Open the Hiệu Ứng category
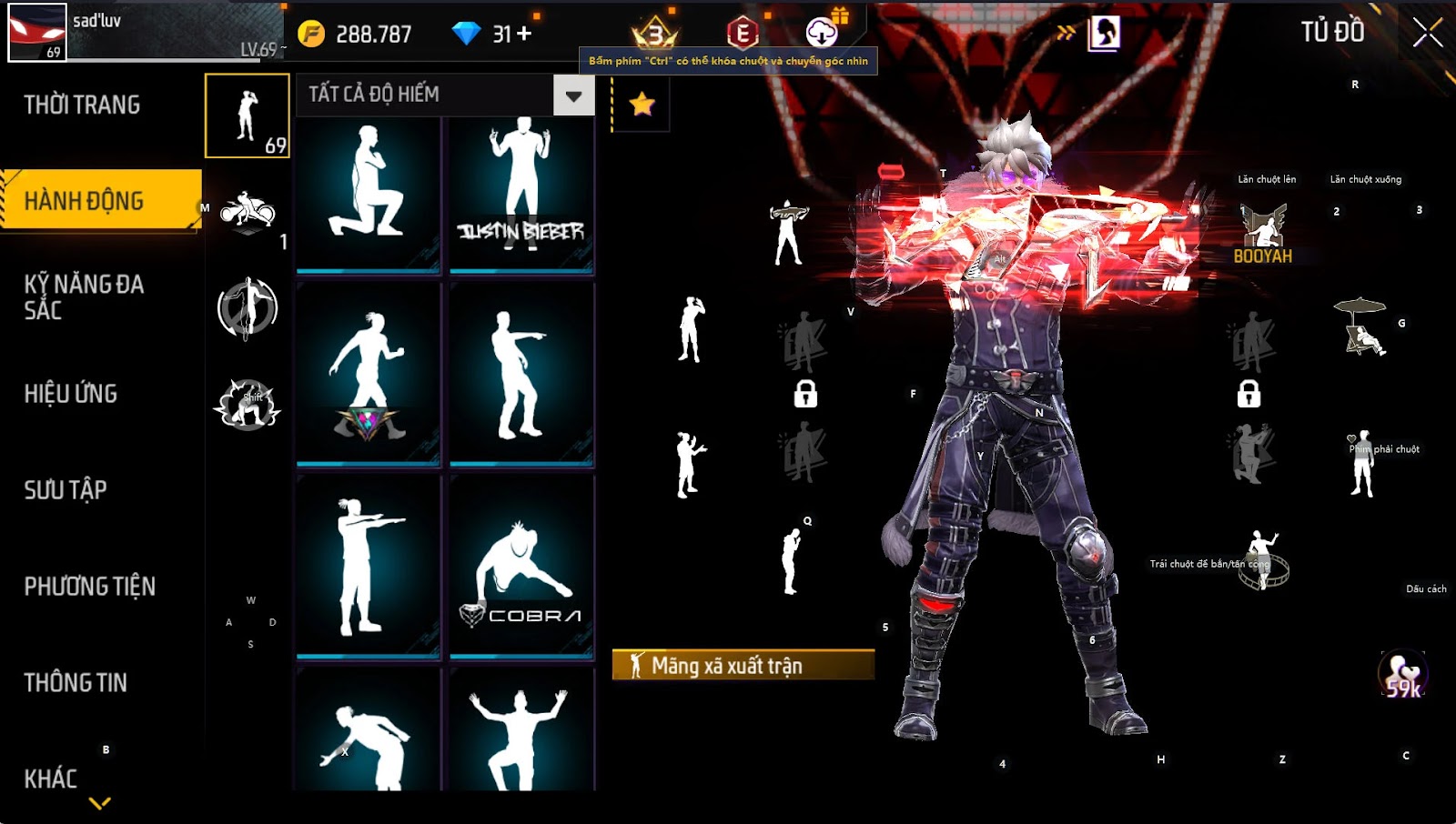This screenshot has width=1456, height=824. click(71, 394)
